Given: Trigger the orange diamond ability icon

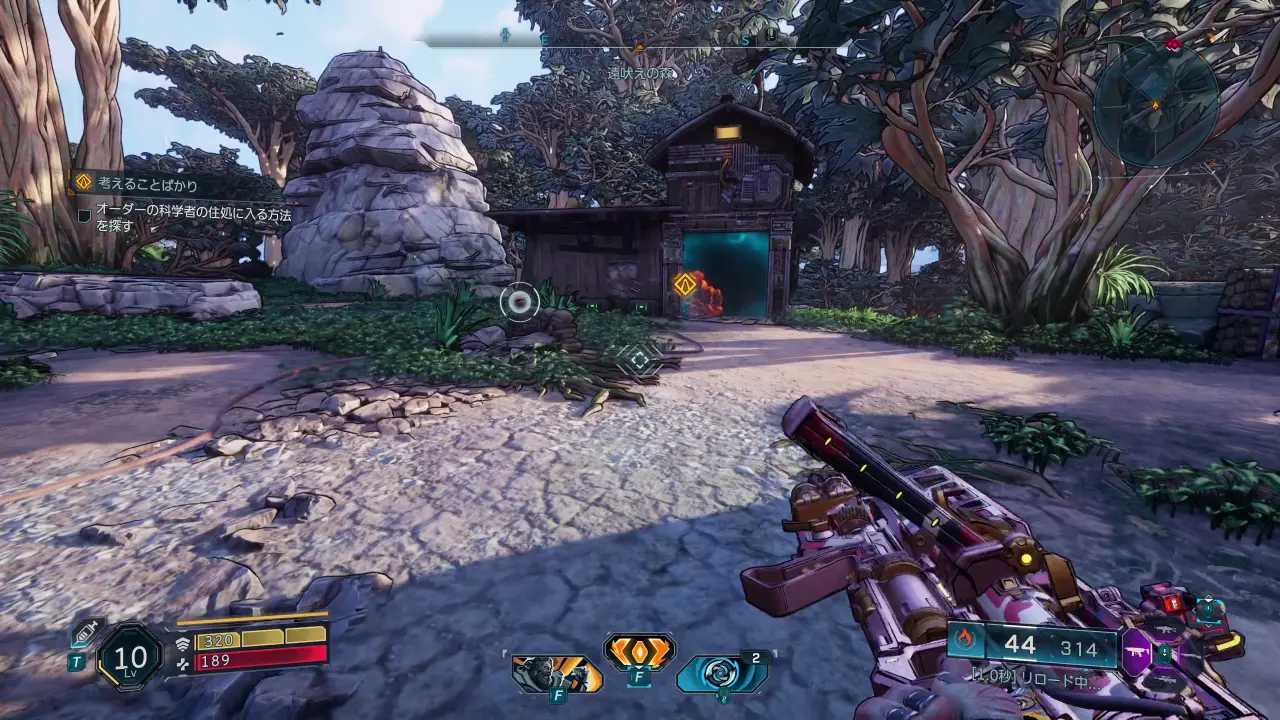Looking at the screenshot, I should point(639,652).
